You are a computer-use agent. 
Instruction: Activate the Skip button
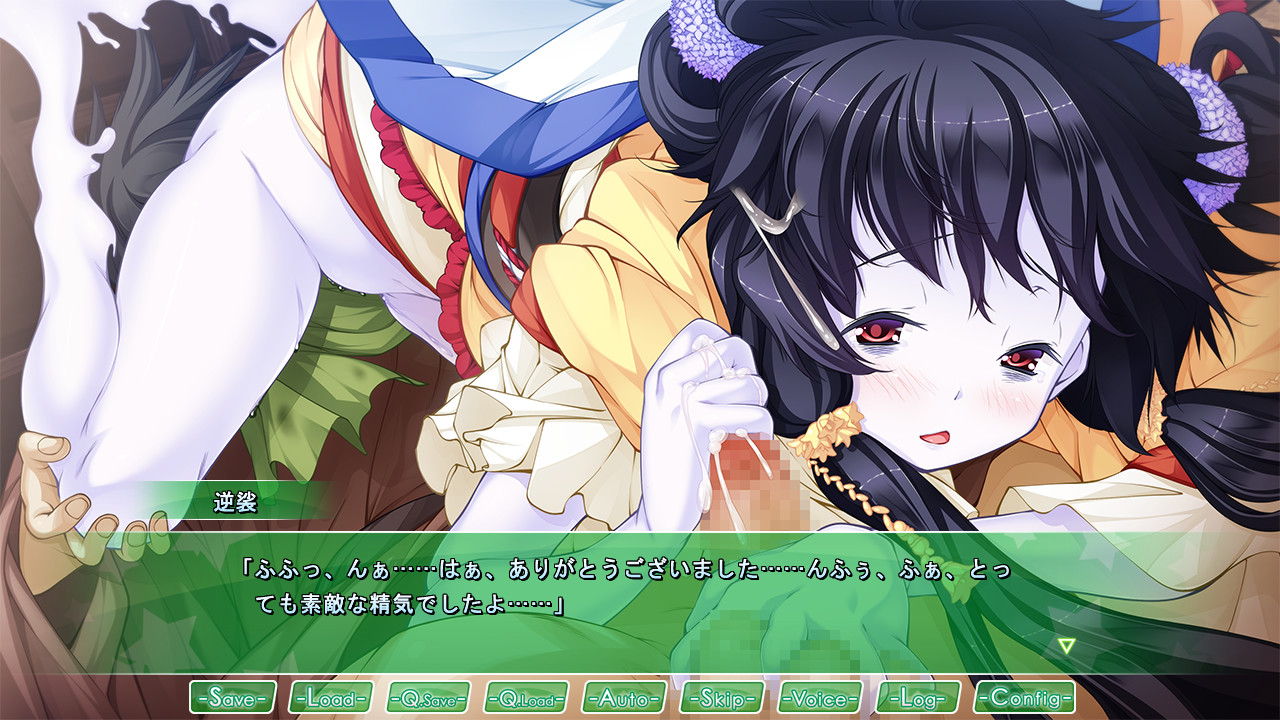[x=722, y=697]
